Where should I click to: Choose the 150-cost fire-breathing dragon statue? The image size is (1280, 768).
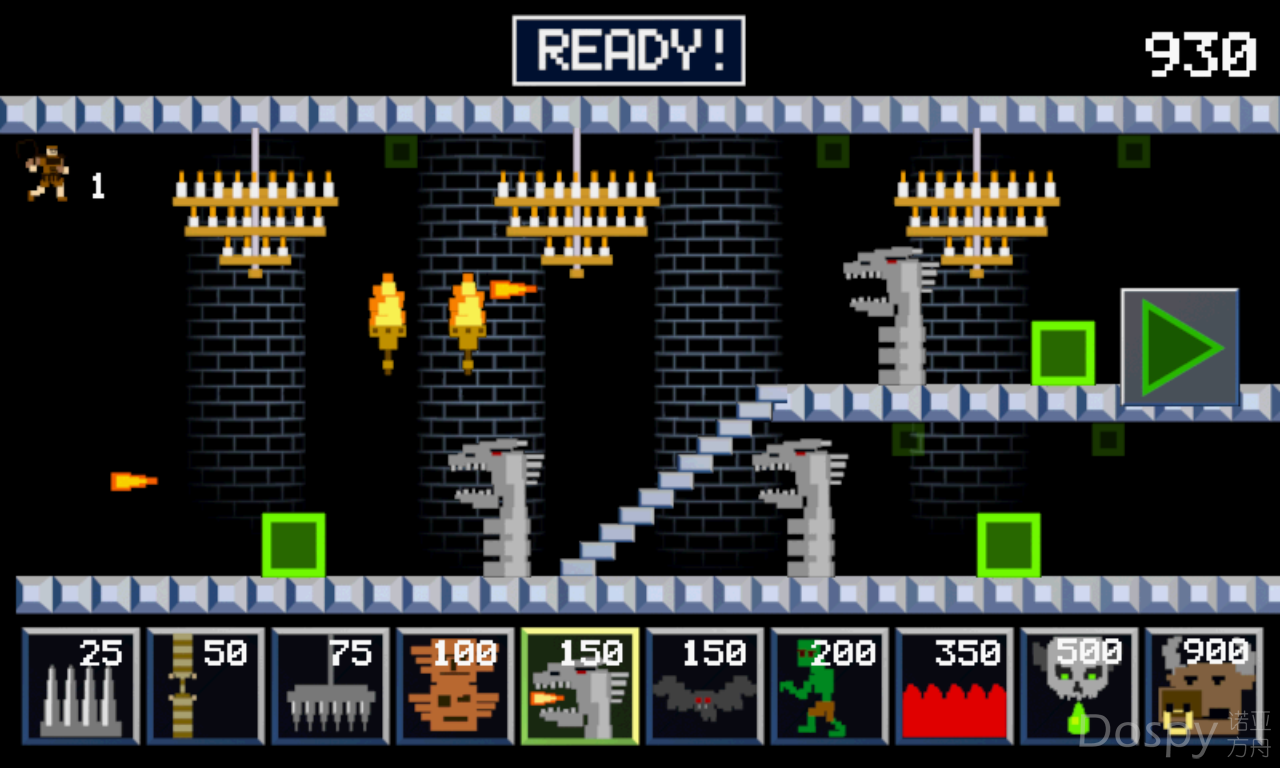click(x=580, y=686)
